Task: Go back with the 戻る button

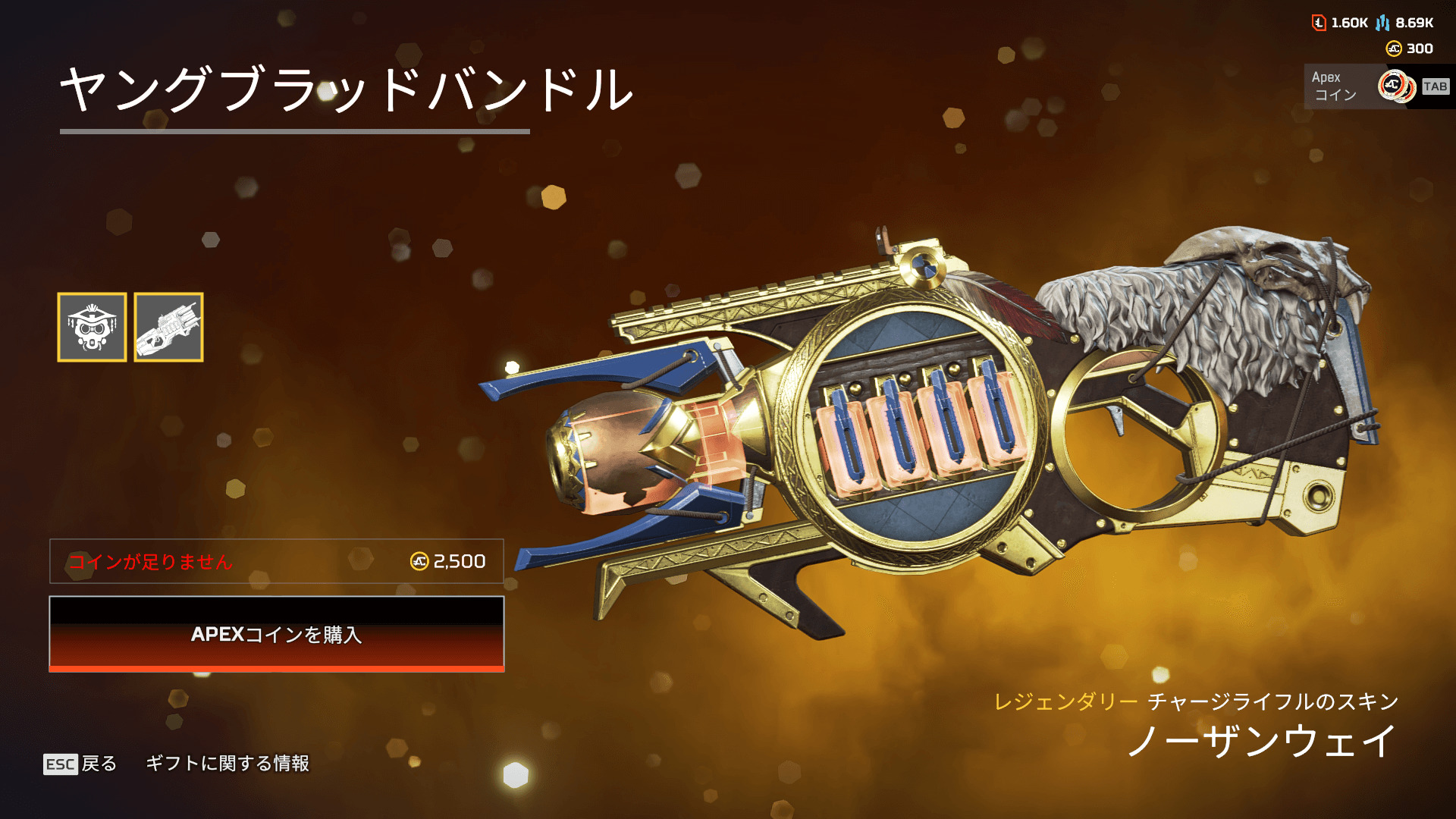Action: 81,764
